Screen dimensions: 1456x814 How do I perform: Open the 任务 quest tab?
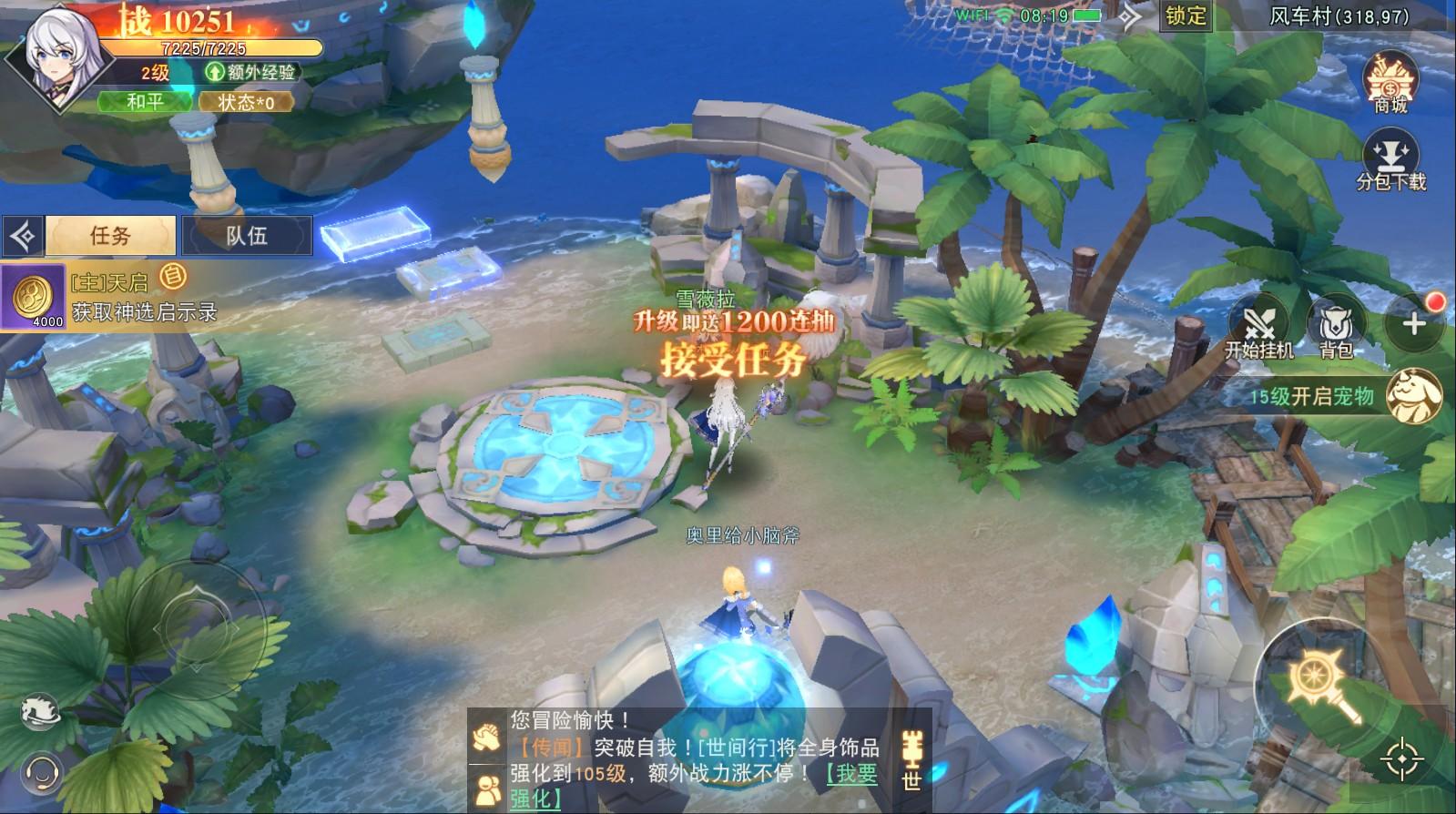pyautogui.click(x=109, y=235)
